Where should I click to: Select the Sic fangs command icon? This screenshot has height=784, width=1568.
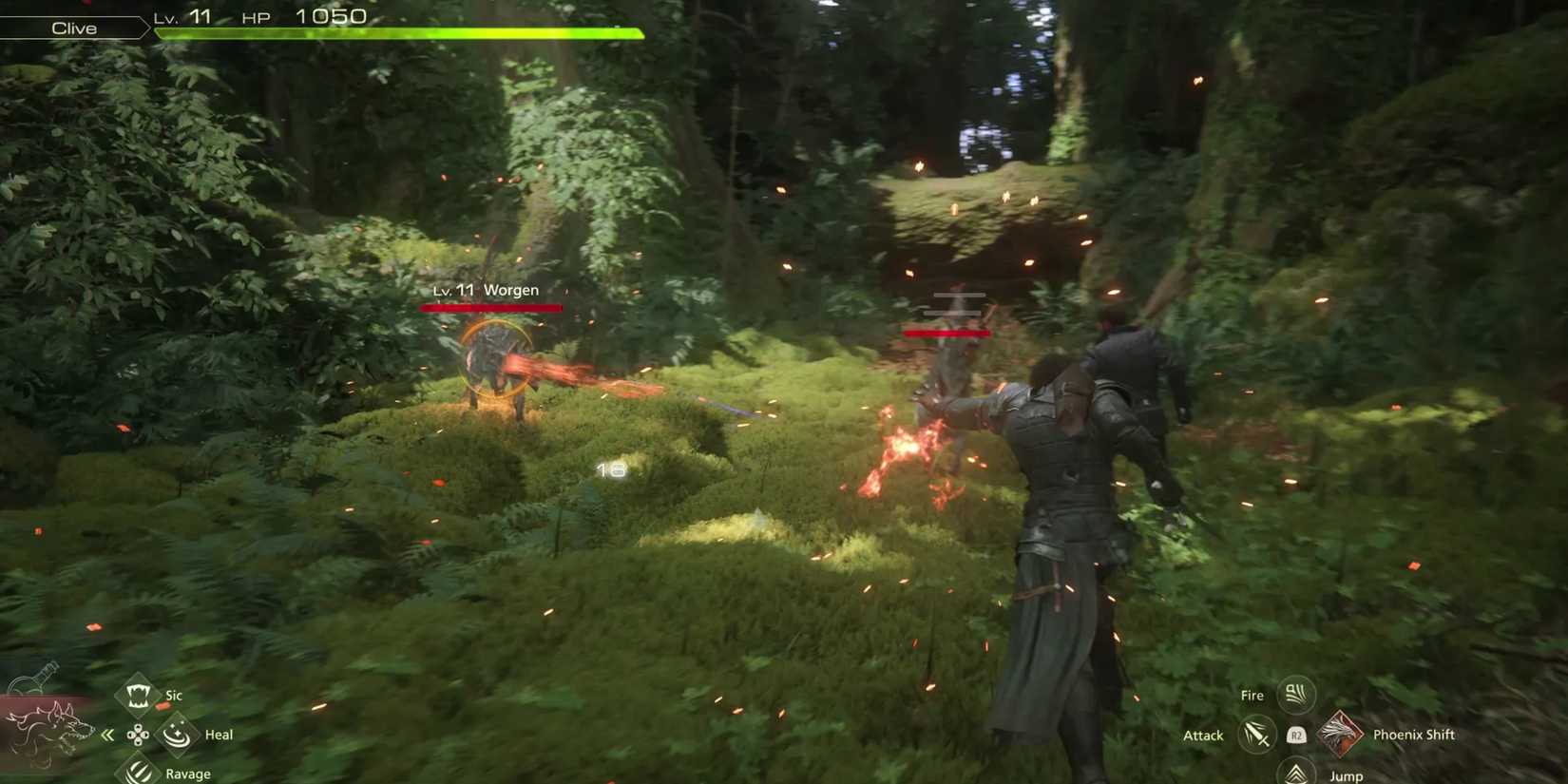point(139,695)
